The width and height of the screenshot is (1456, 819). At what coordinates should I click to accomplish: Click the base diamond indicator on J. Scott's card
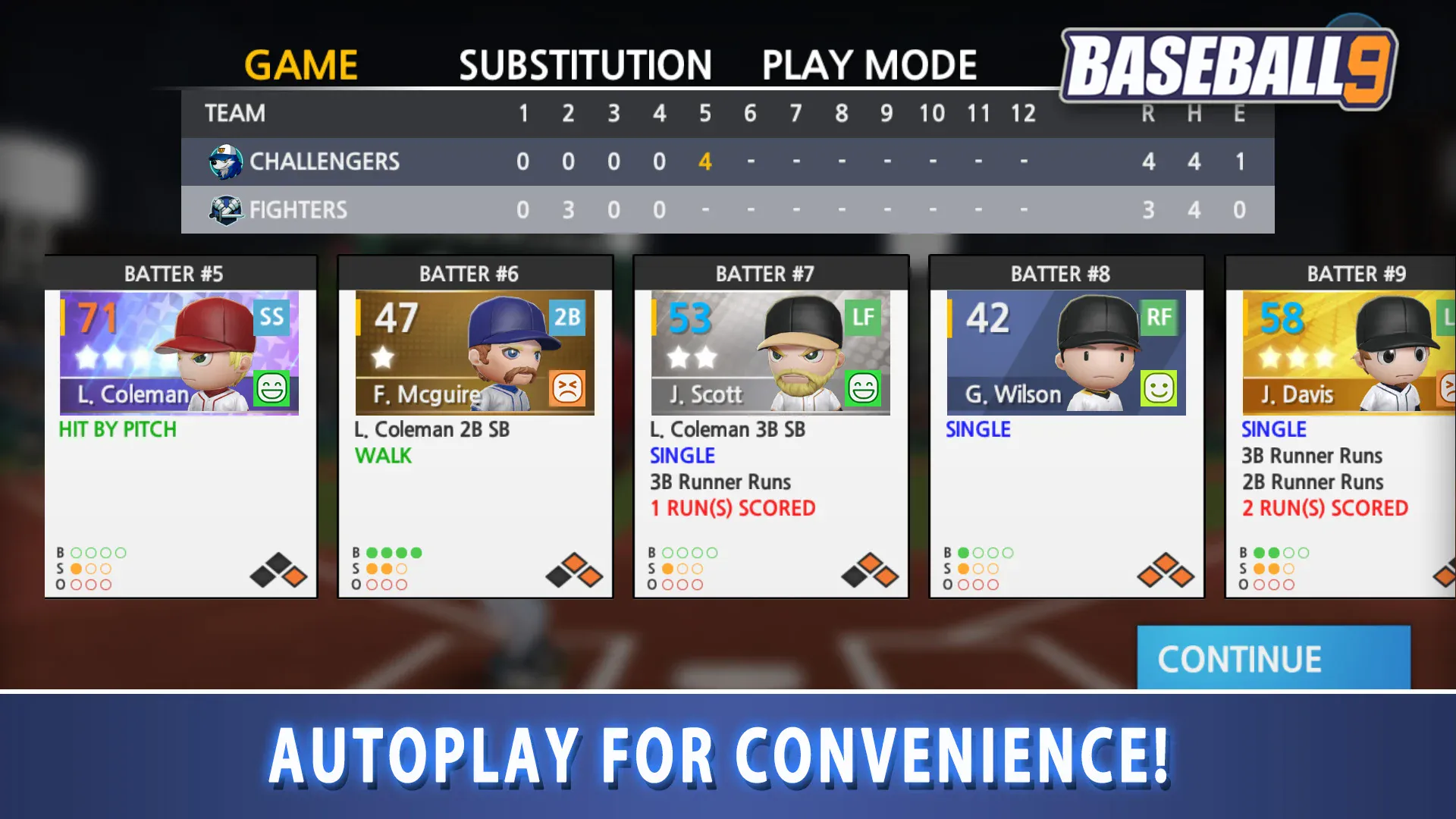871,569
